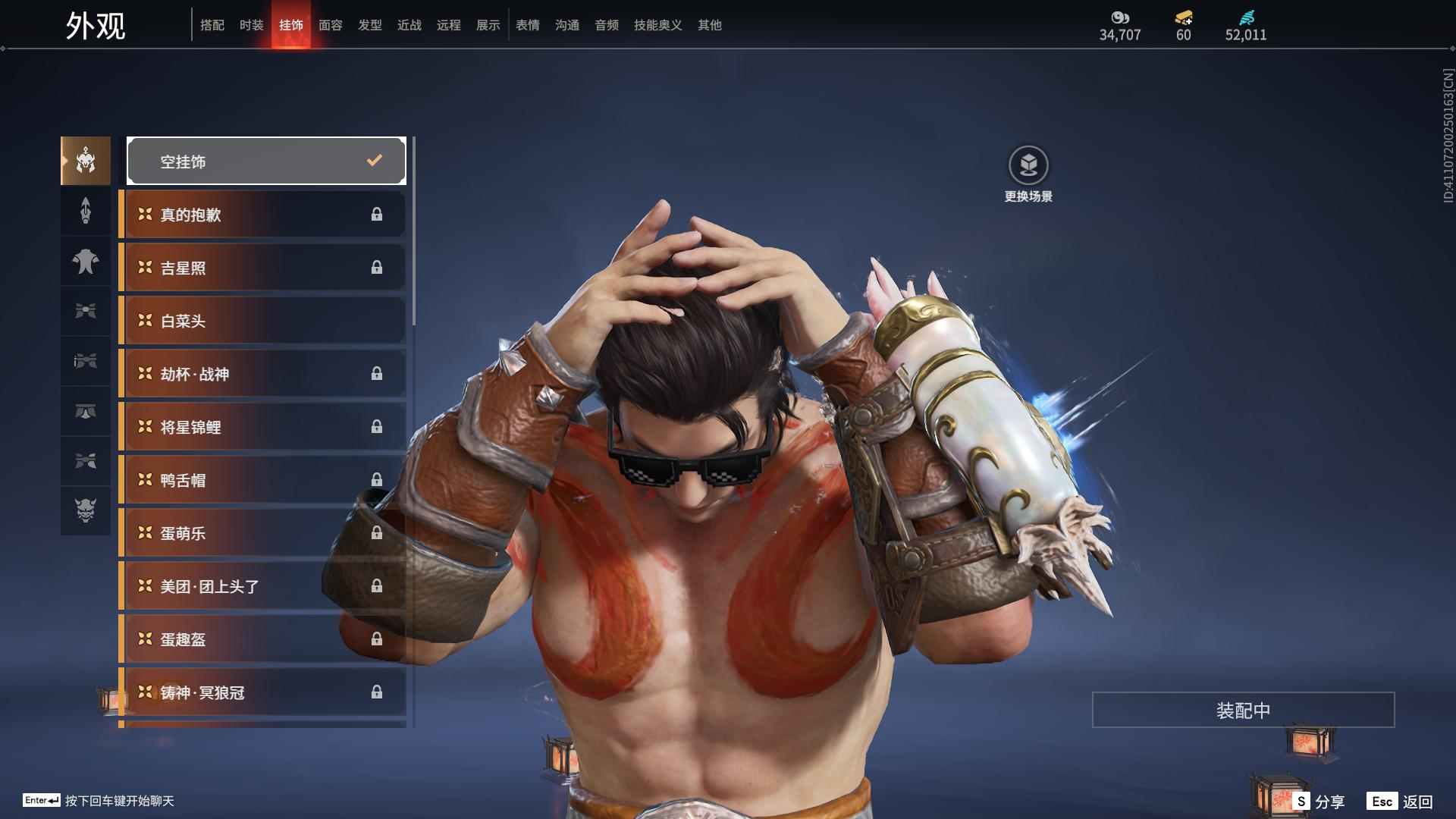Select the 美团·团上头了 accessory
Viewport: 1456px width, 819px height.
coord(263,586)
